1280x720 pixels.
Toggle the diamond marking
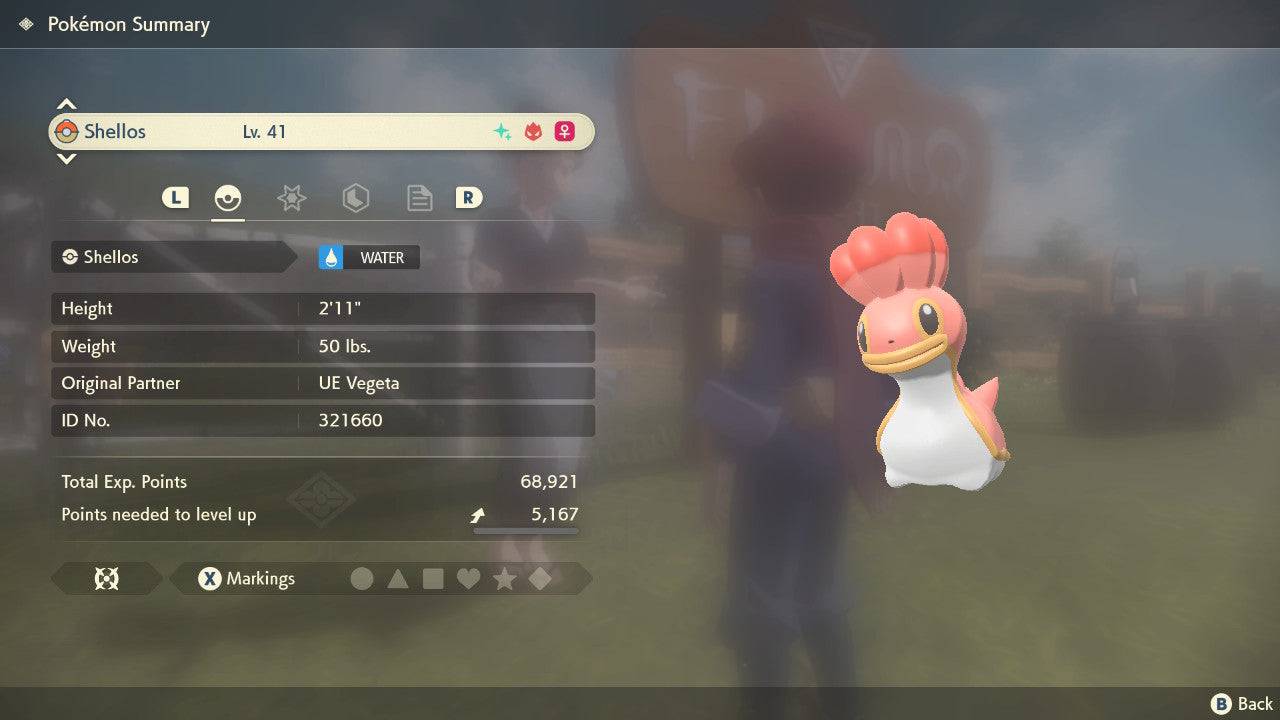pos(540,578)
